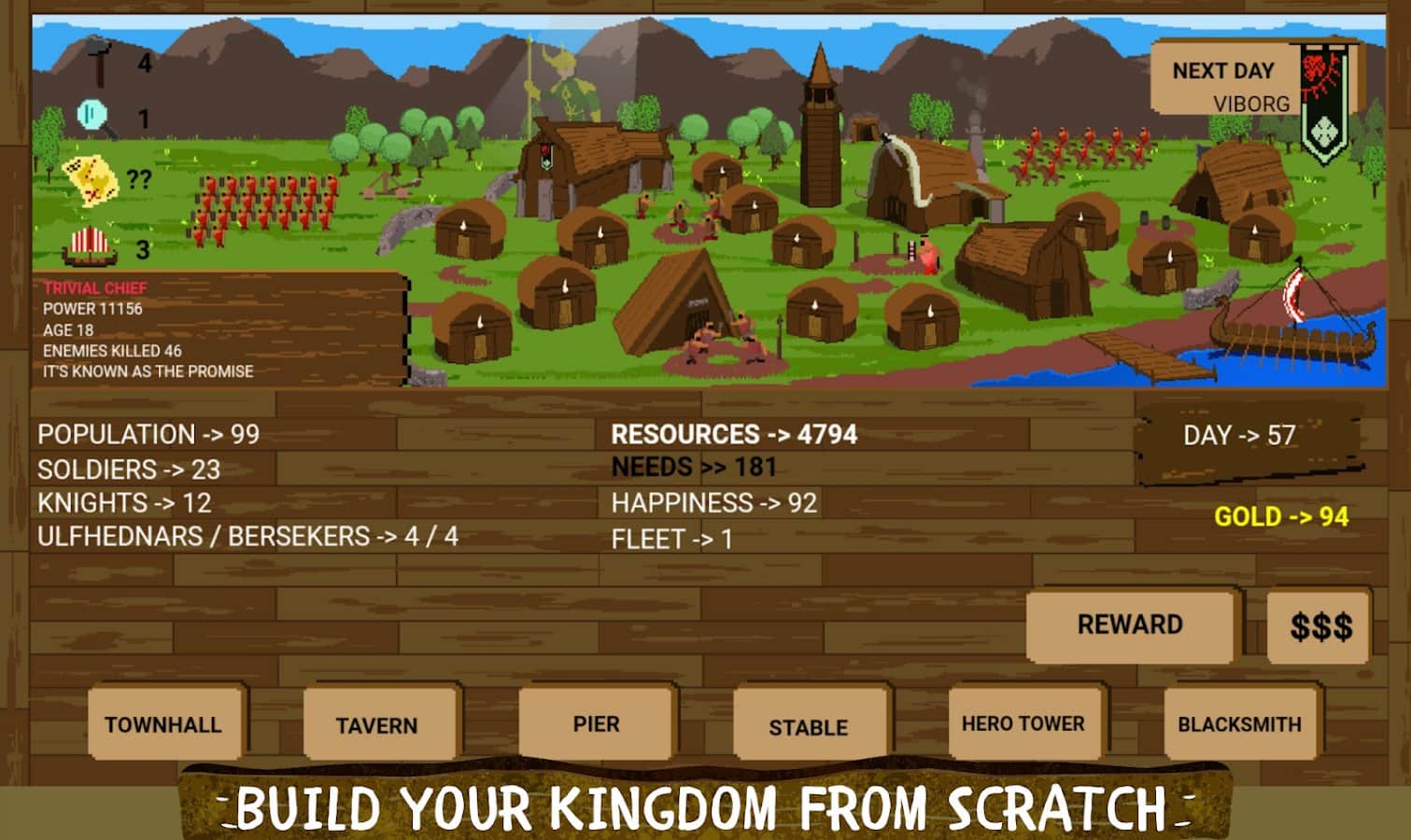
Task: Open the magnifying glass scout tool
Action: click(91, 115)
